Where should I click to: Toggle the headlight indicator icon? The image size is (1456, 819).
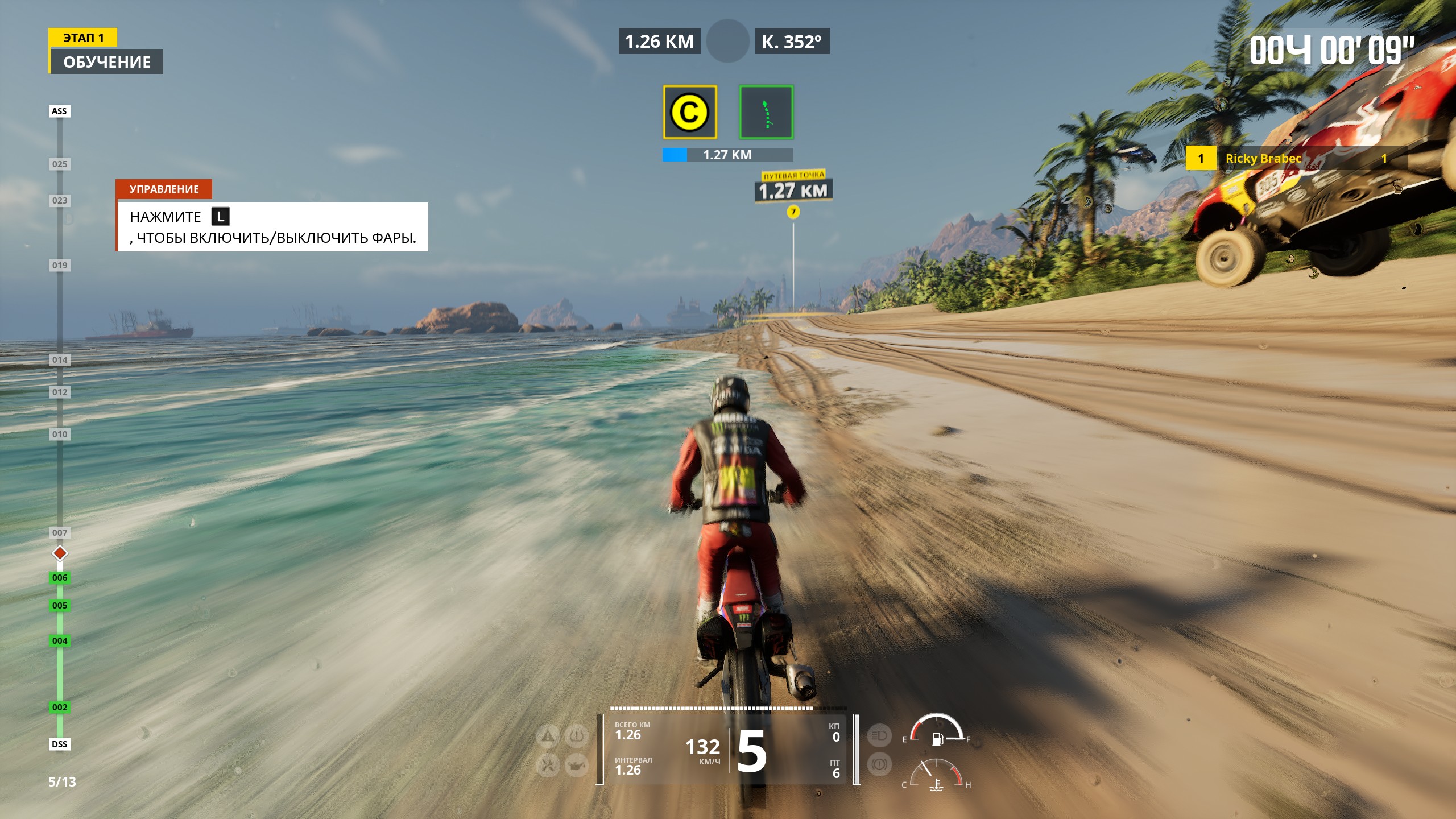click(x=879, y=736)
